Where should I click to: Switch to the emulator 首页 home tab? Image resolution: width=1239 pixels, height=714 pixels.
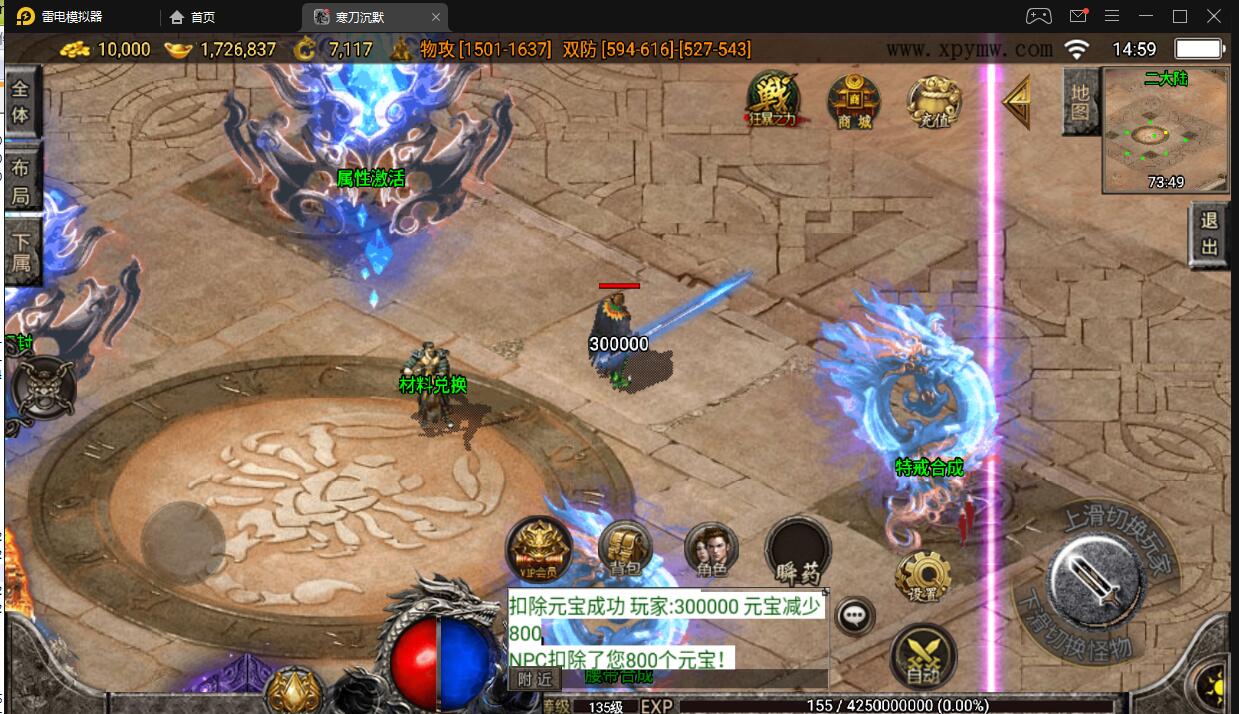193,17
